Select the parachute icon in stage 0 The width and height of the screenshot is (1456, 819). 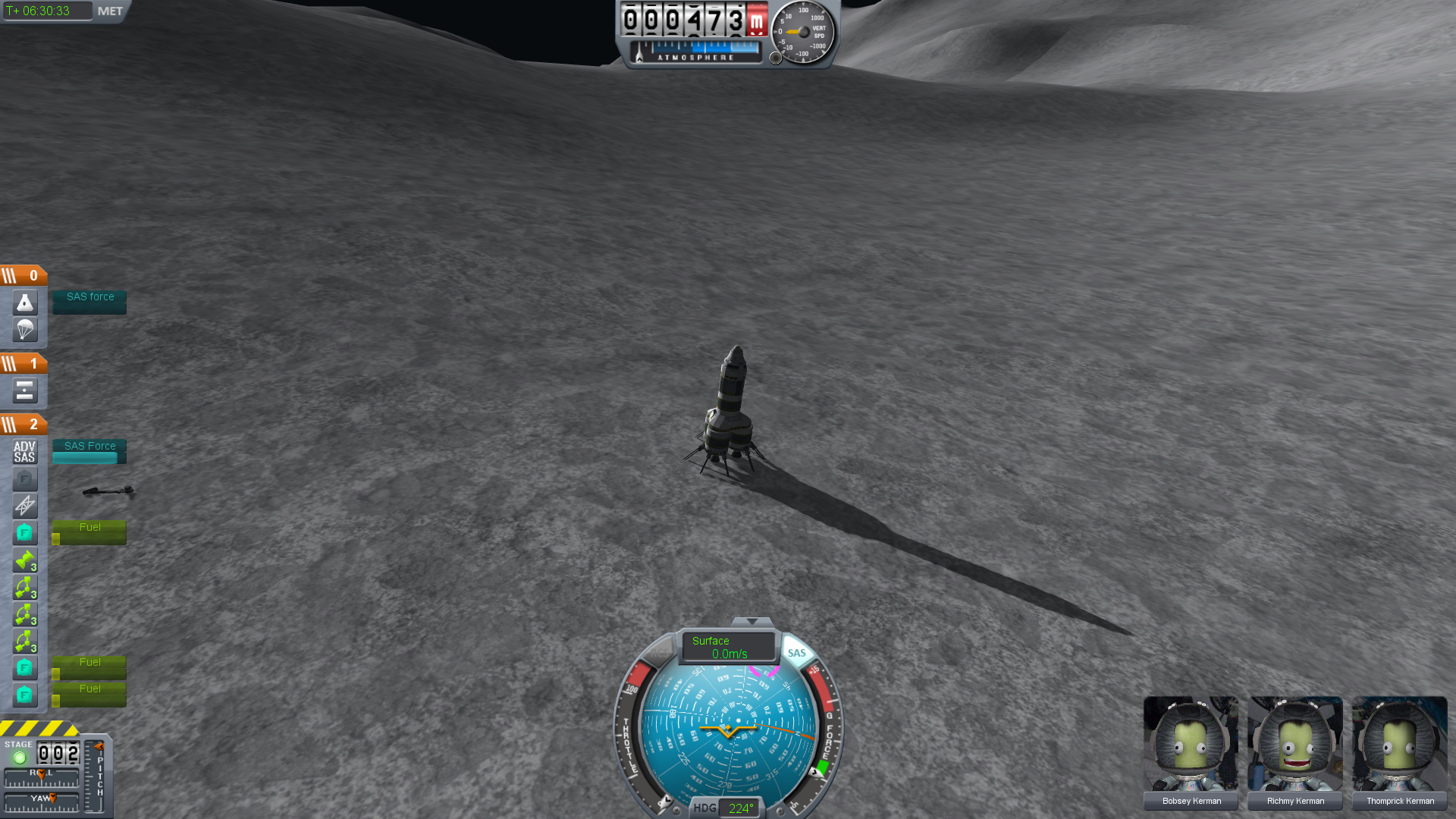pos(25,330)
